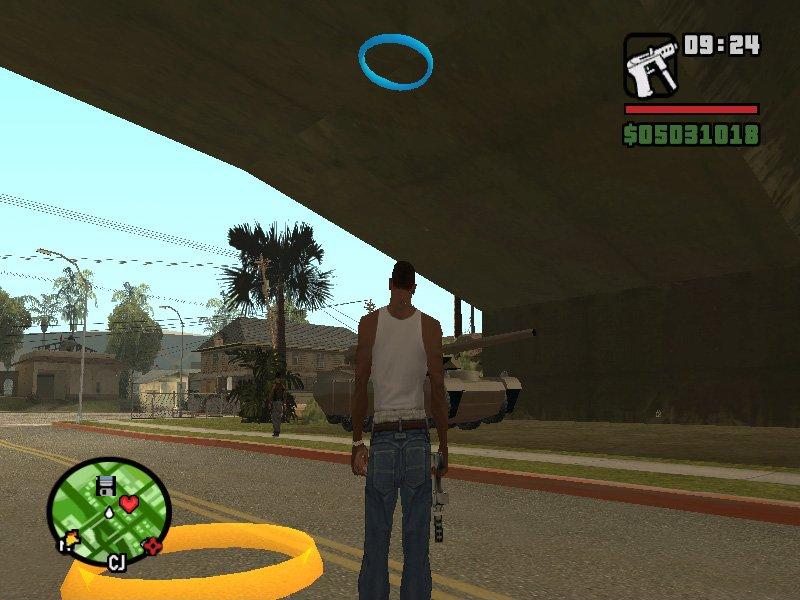
Task: Select the dark red marker on radar edge
Action: coord(153,546)
